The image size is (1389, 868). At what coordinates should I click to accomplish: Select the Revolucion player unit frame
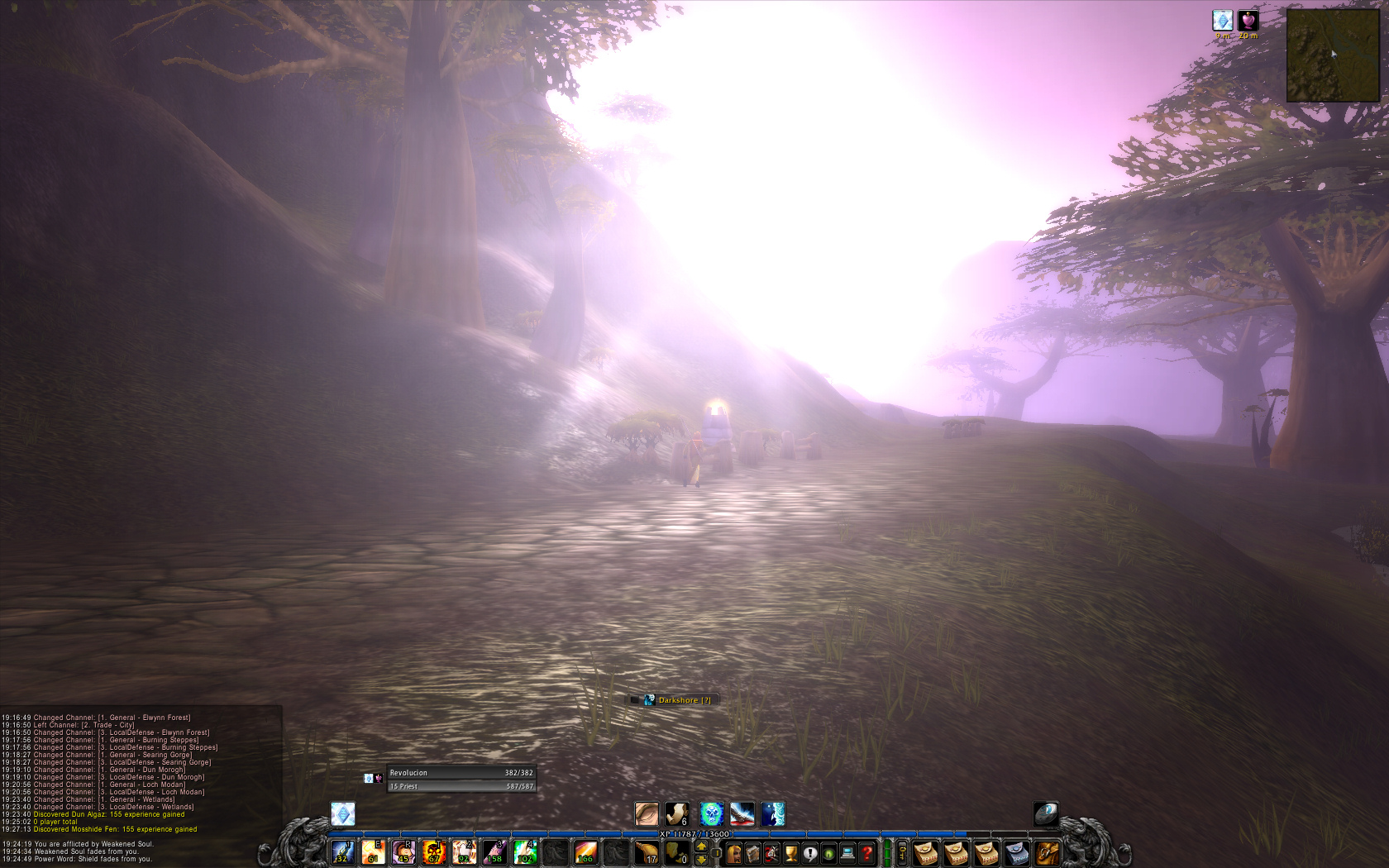461,773
